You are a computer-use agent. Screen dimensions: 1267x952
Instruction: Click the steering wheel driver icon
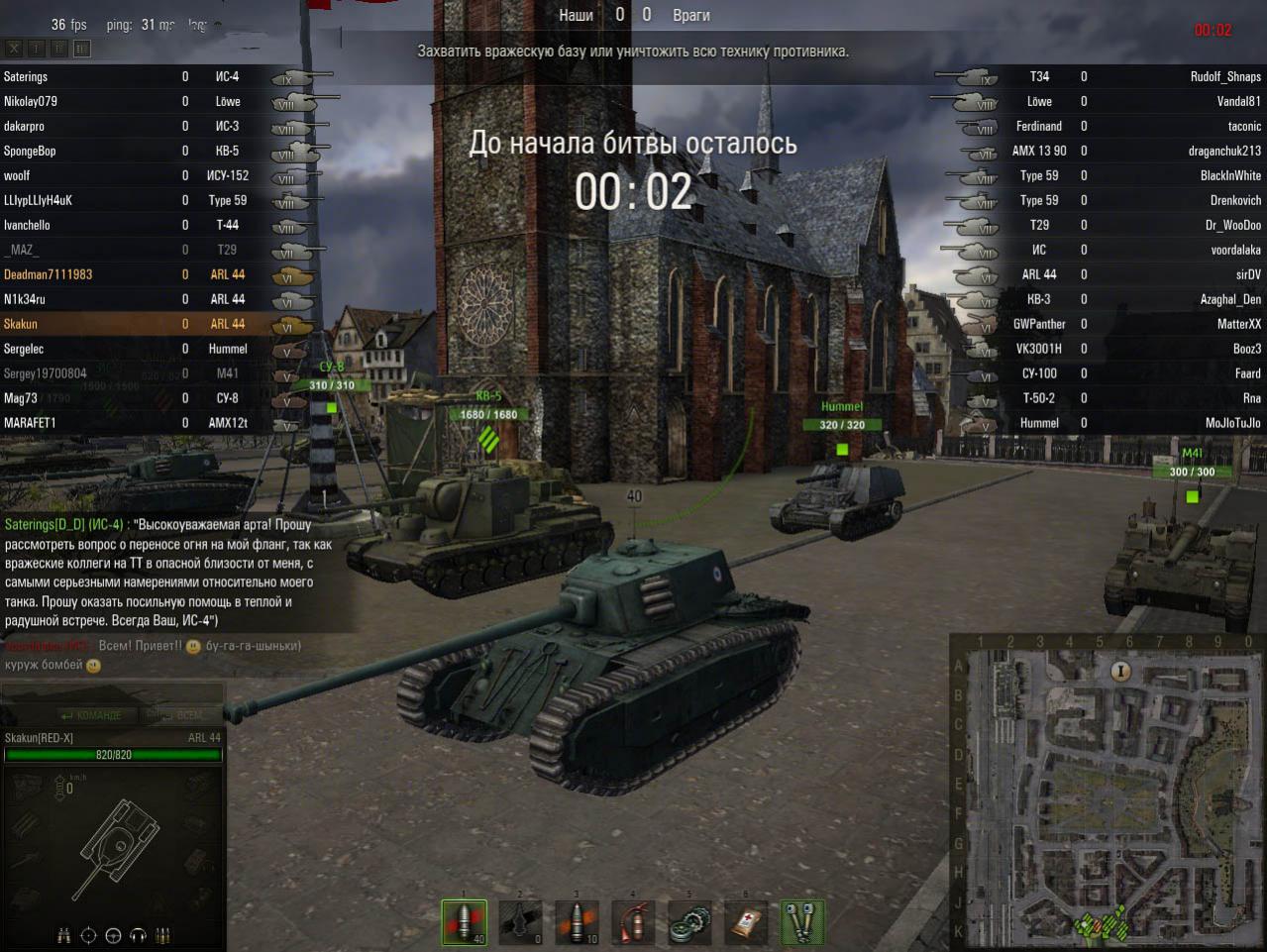tap(113, 935)
